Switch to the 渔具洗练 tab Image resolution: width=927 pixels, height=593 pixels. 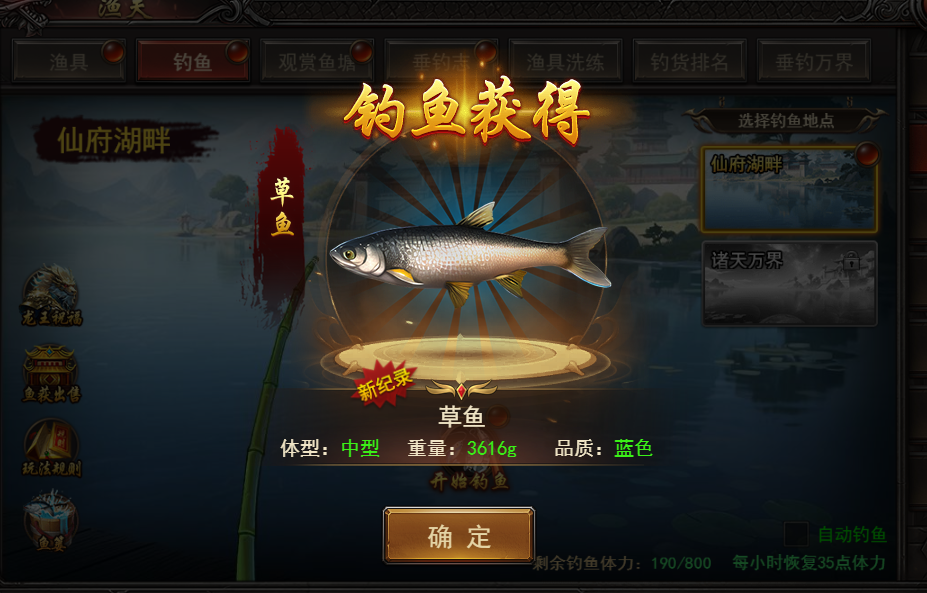[x=565, y=62]
